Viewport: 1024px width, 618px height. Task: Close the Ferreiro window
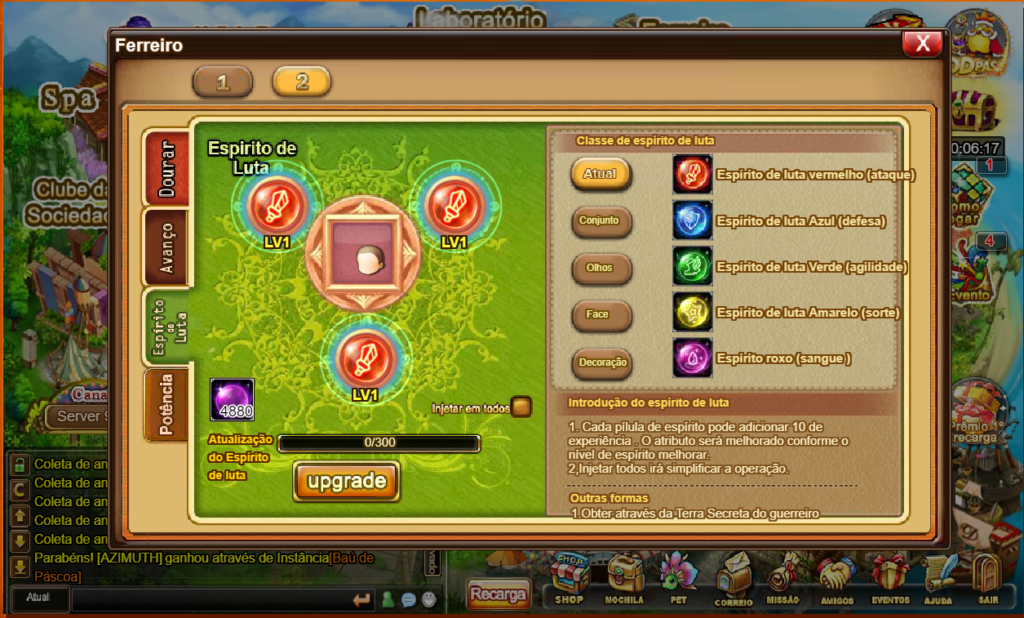pyautogui.click(x=922, y=43)
